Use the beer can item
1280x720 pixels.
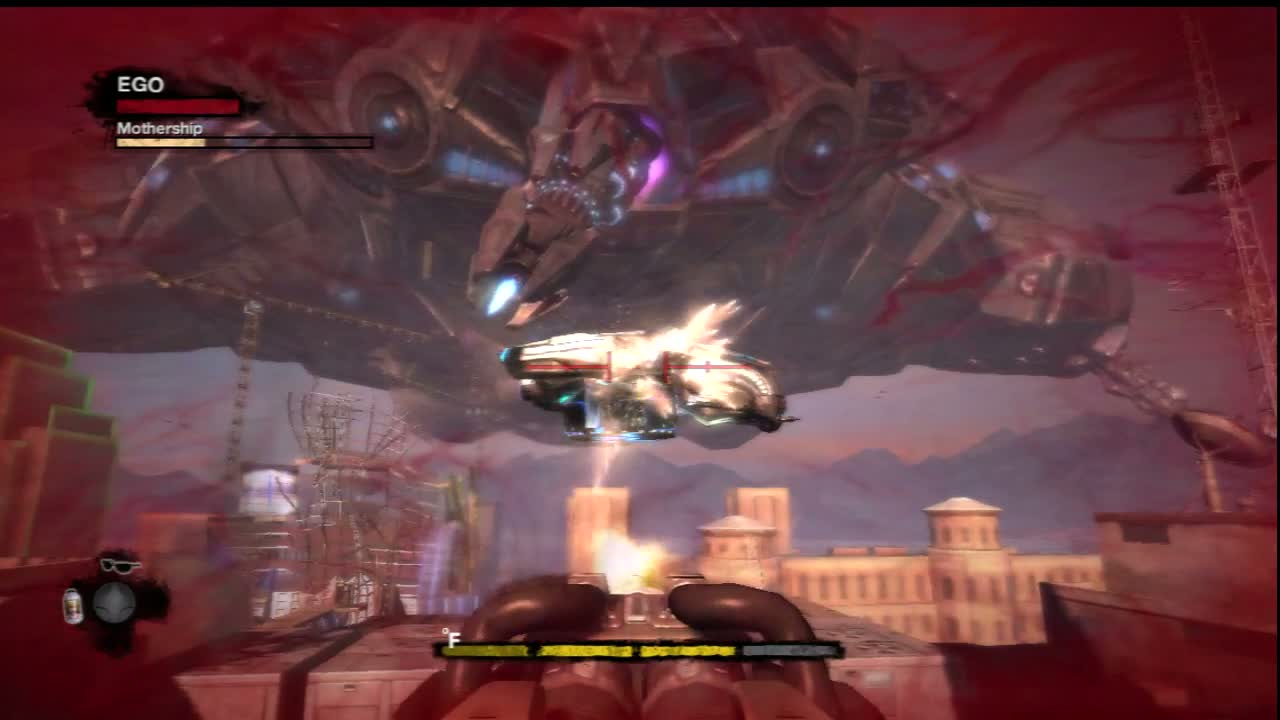tap(73, 605)
